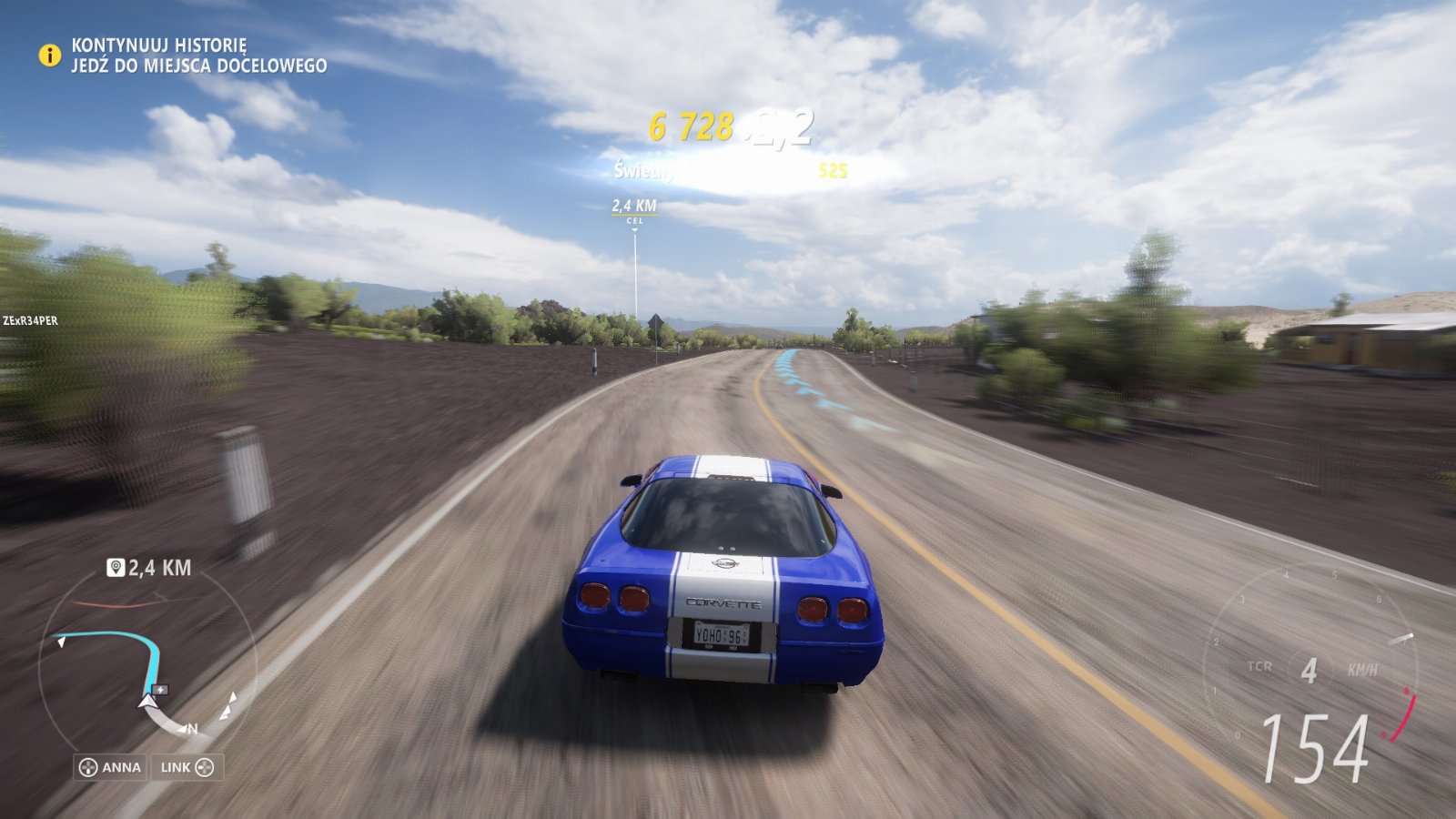Activate the ANNA assistant button
Image resolution: width=1456 pixels, height=819 pixels.
point(111,767)
